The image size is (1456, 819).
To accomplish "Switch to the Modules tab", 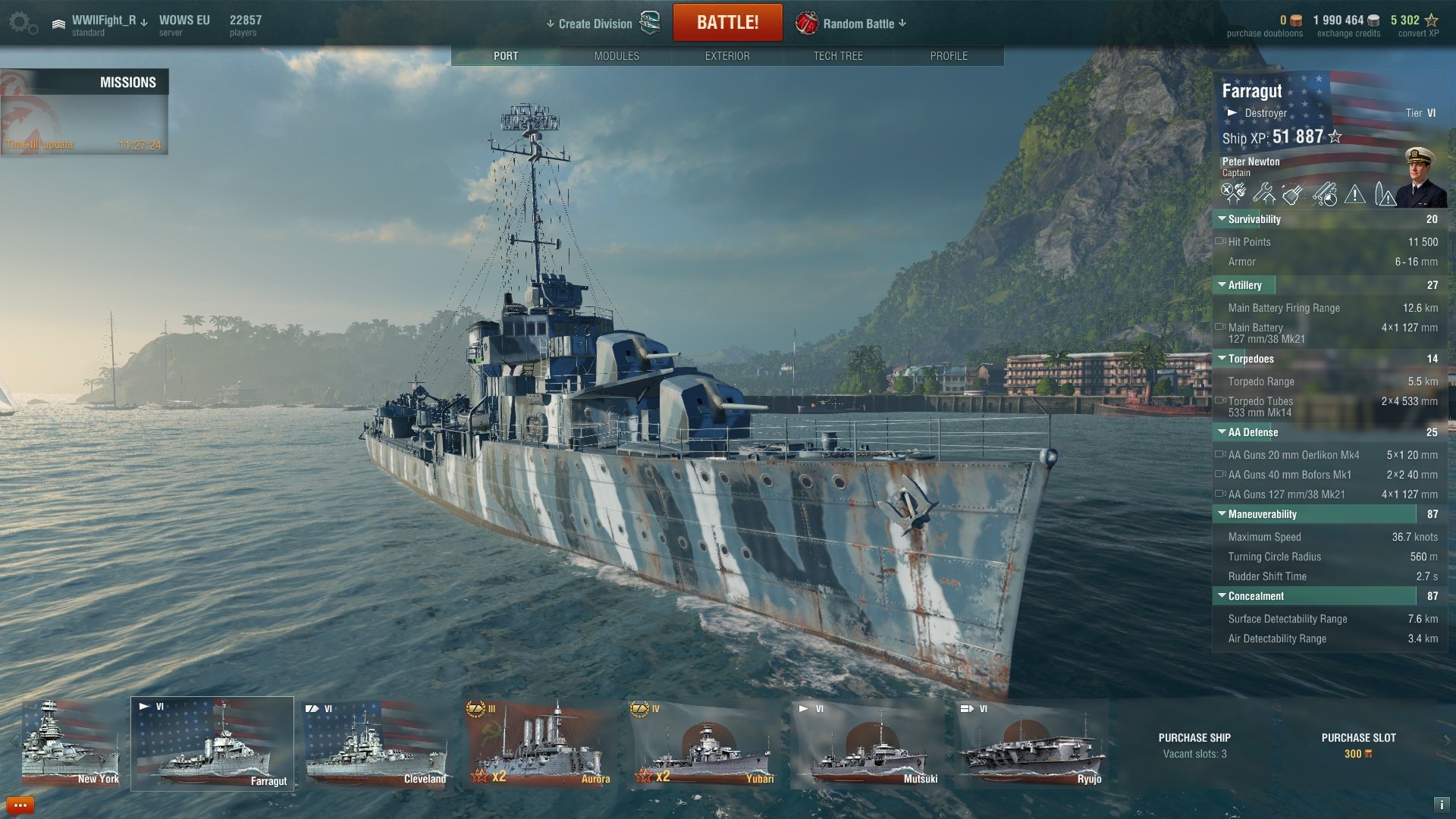I will (x=617, y=56).
